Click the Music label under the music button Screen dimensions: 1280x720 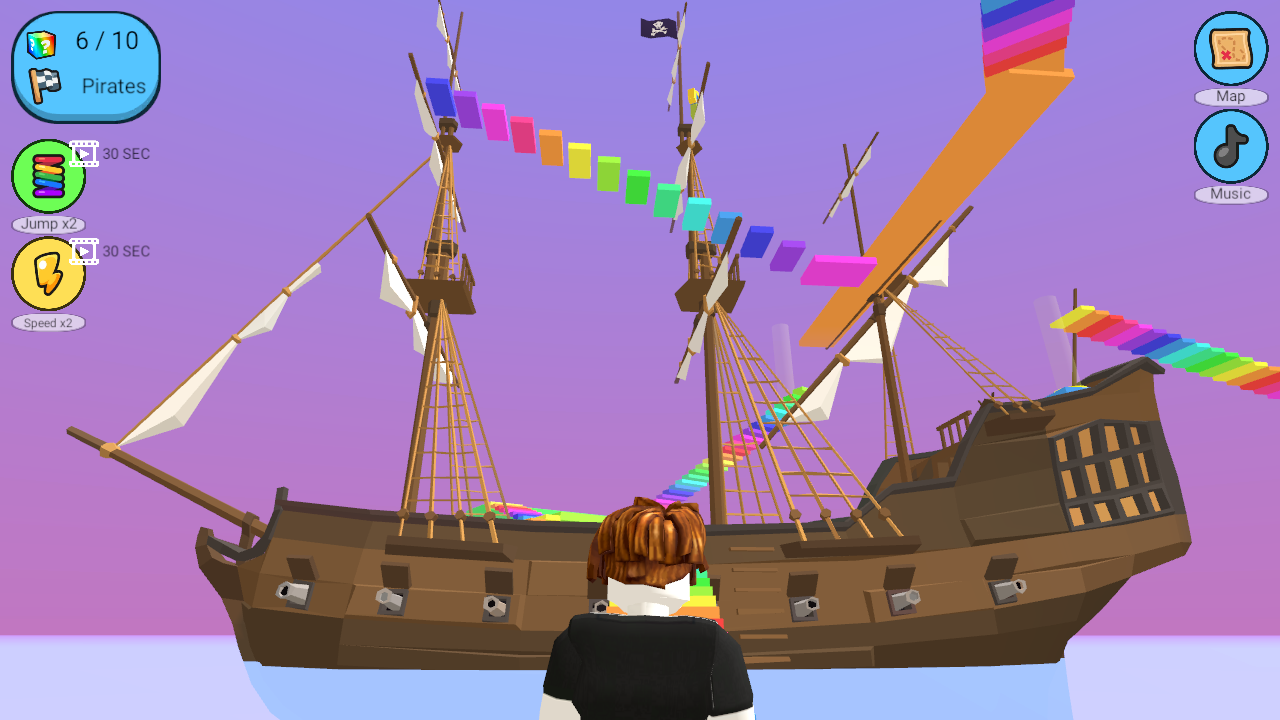1230,194
